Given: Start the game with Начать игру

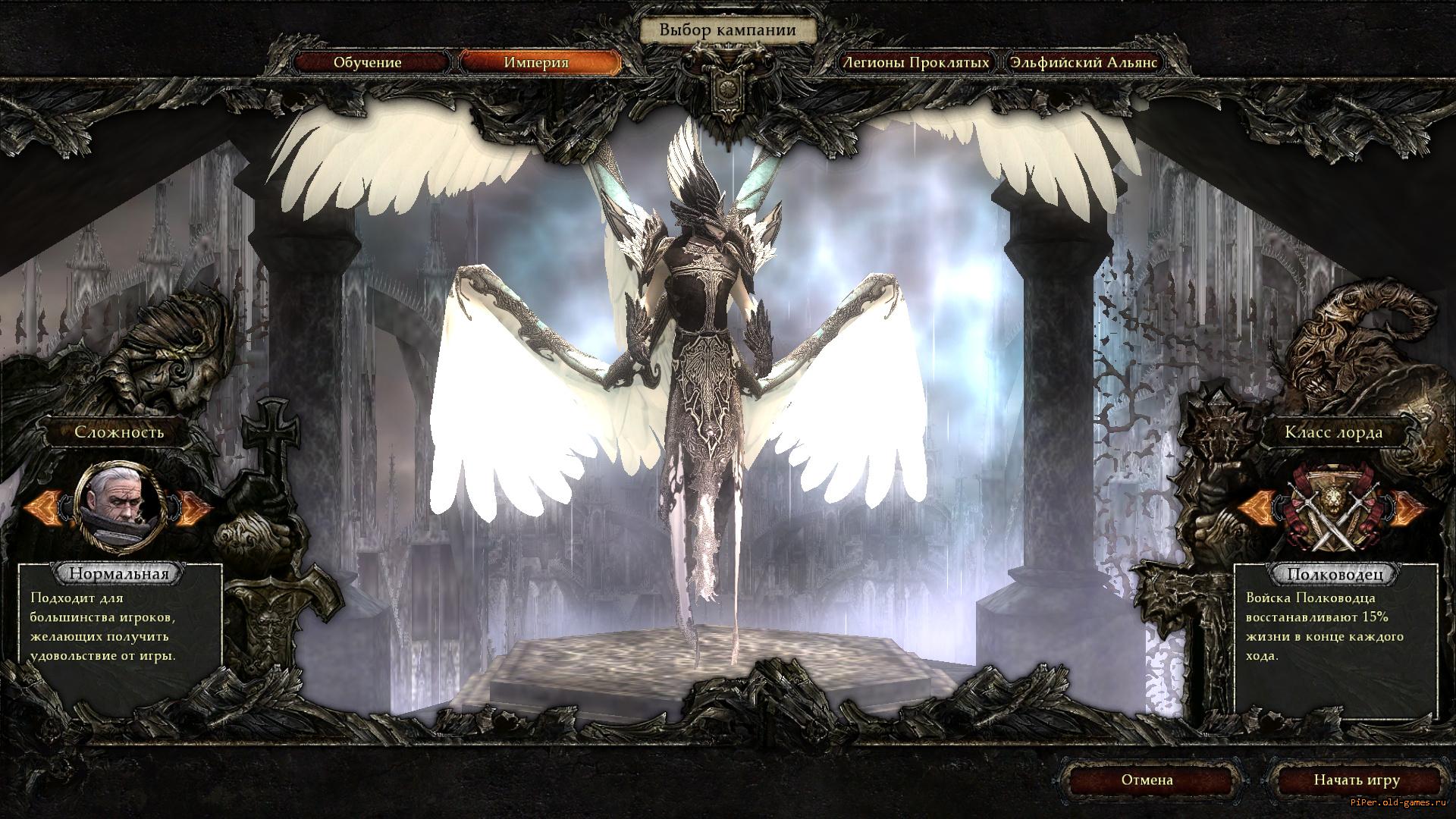Looking at the screenshot, I should click(x=1357, y=780).
